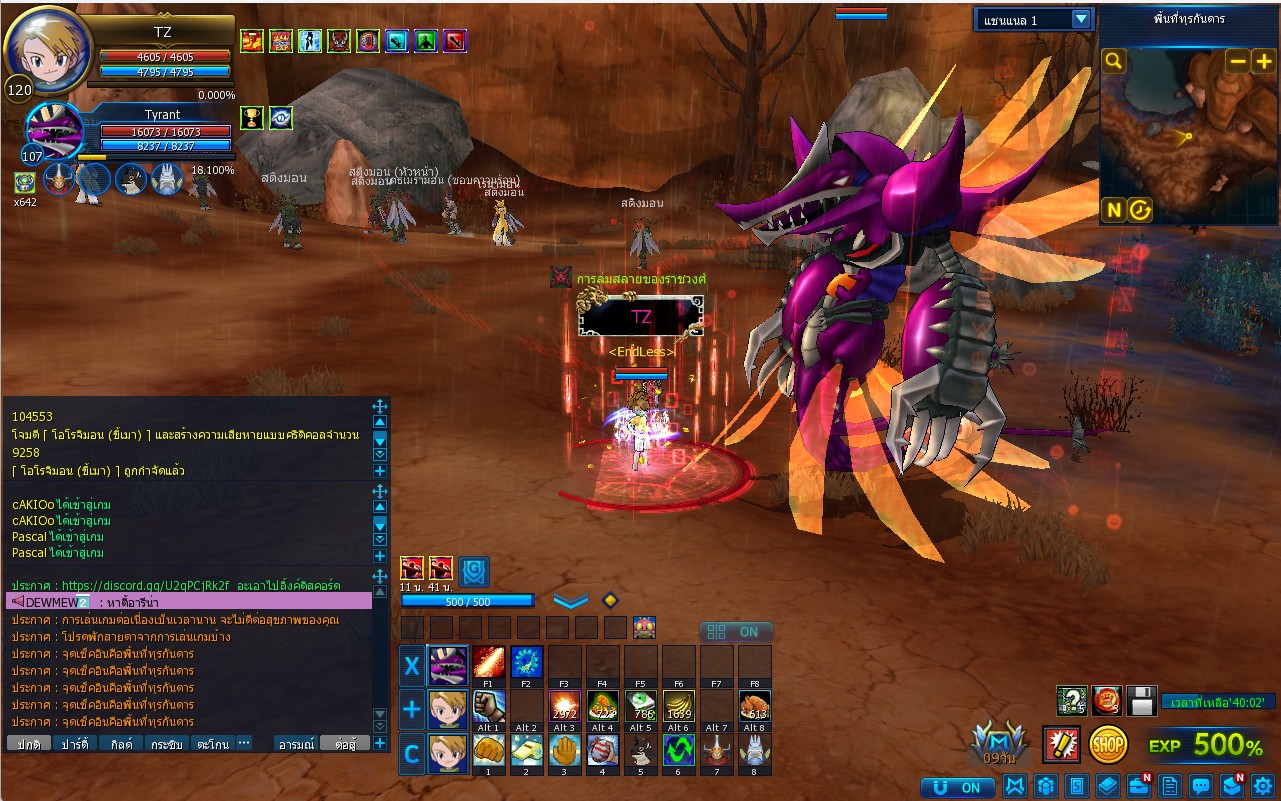
Task: Open the speech bubble chat icon
Action: point(1201,786)
